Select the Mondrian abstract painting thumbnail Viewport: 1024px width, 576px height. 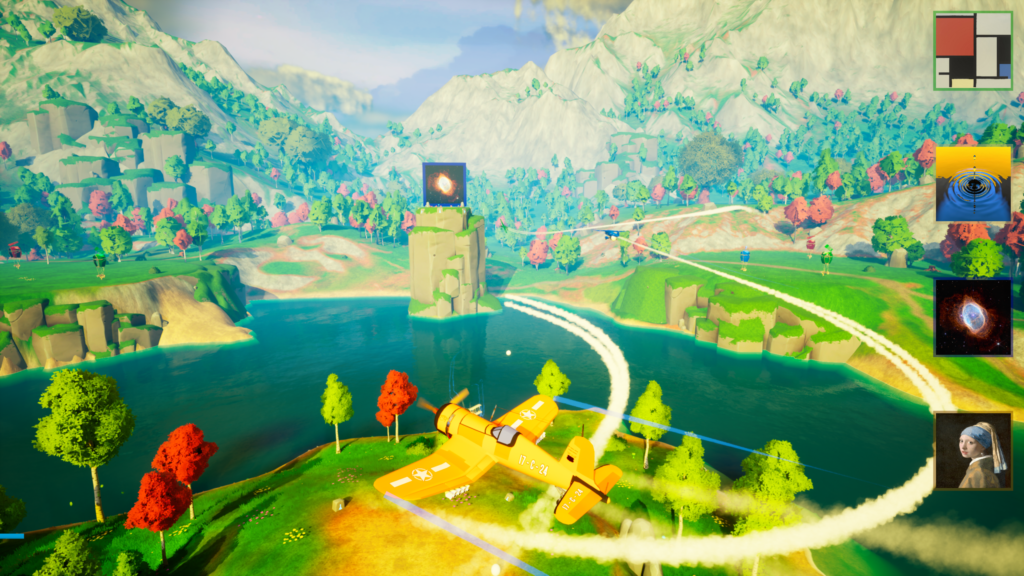[x=972, y=50]
